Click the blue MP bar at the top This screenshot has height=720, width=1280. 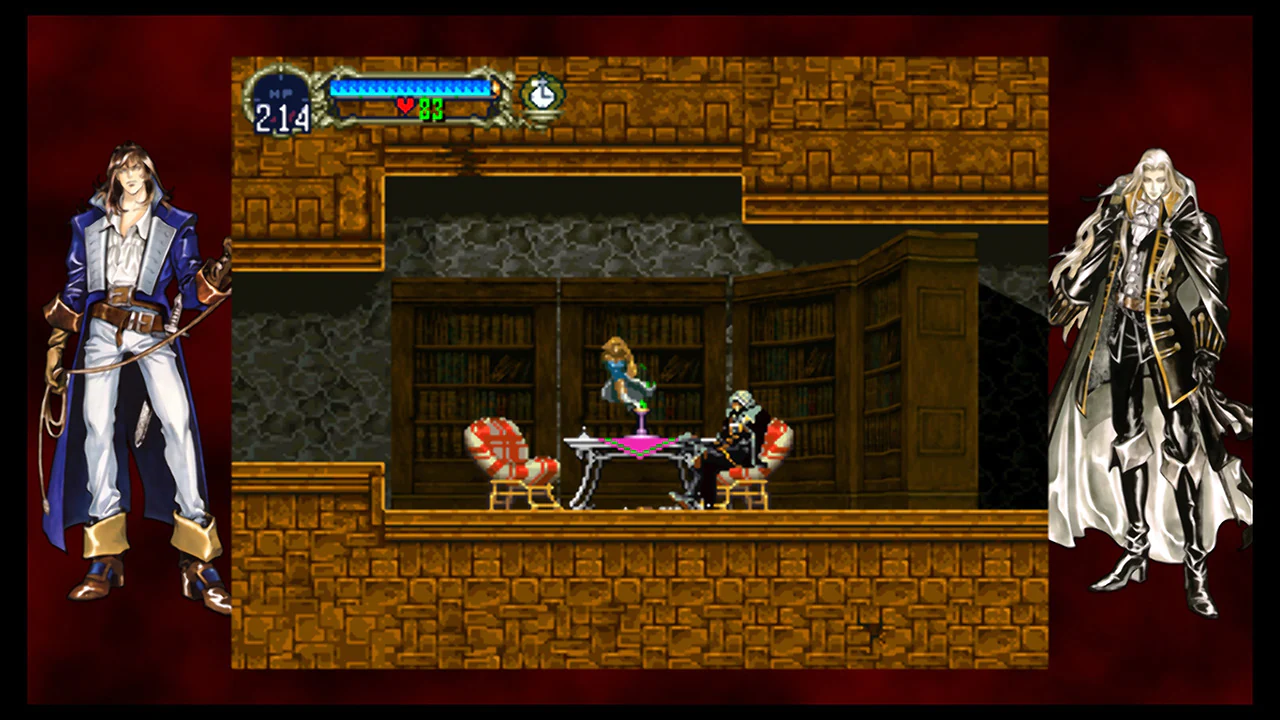pos(410,88)
